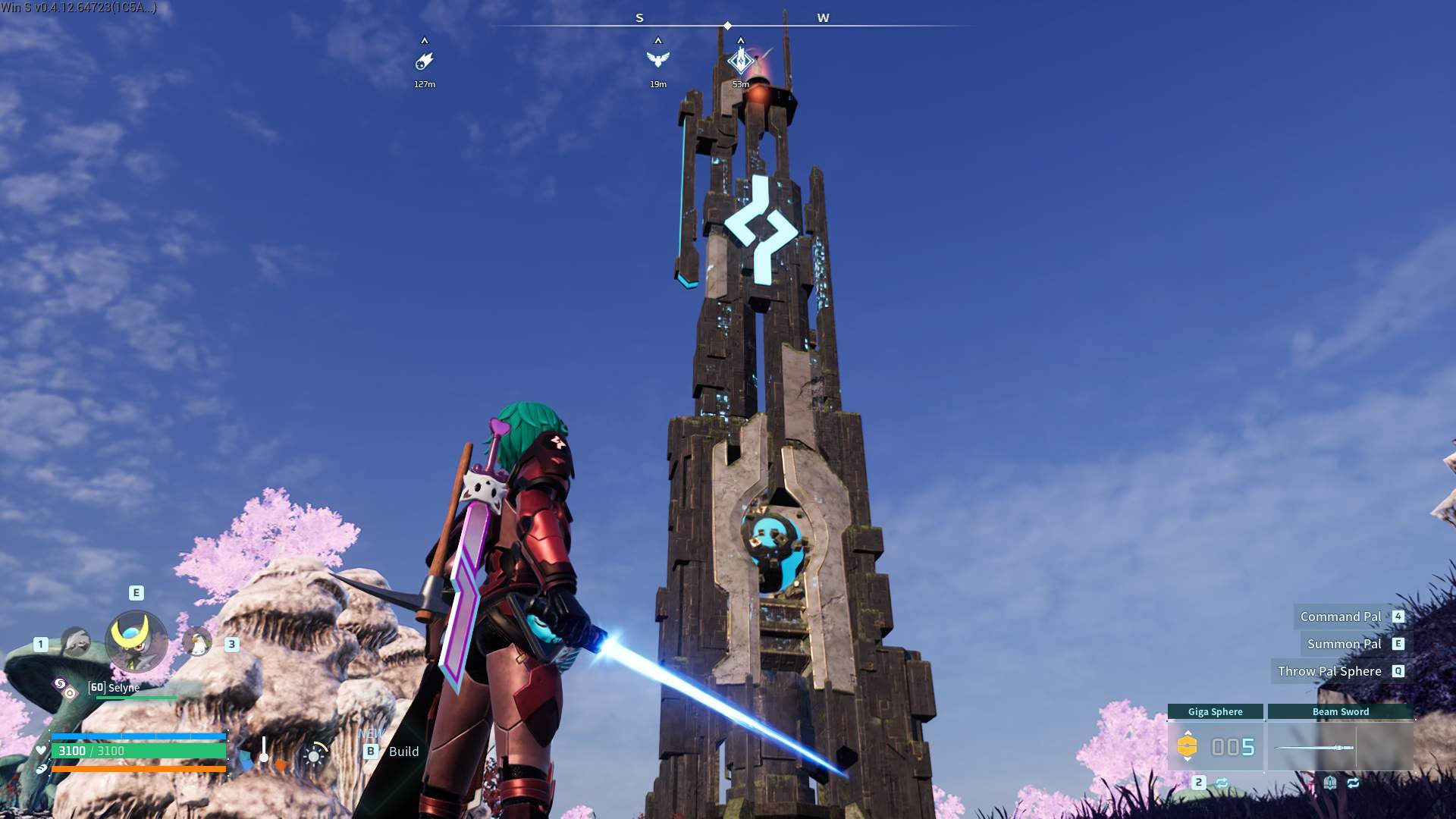Click the Command Pal action label

(x=1341, y=617)
